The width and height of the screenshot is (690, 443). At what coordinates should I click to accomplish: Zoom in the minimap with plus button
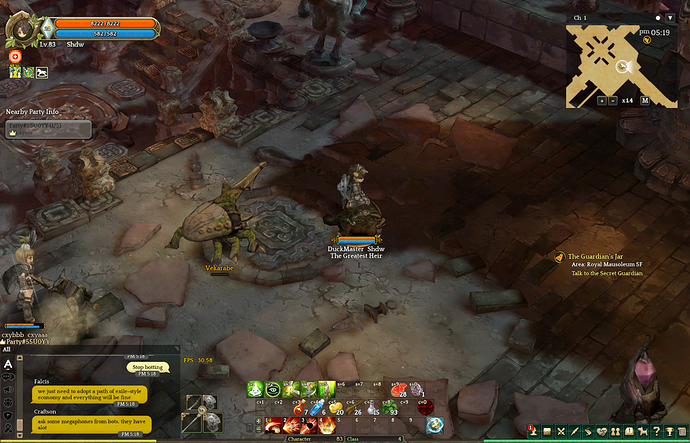point(602,100)
